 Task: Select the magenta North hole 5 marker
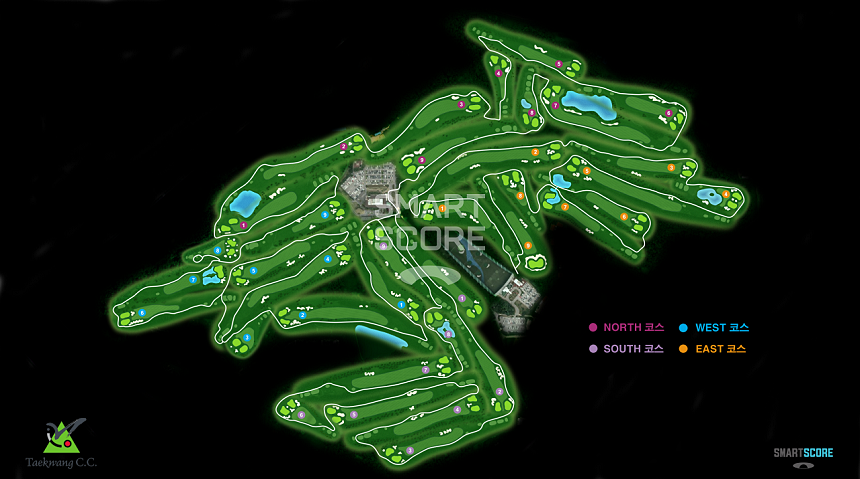coord(559,64)
